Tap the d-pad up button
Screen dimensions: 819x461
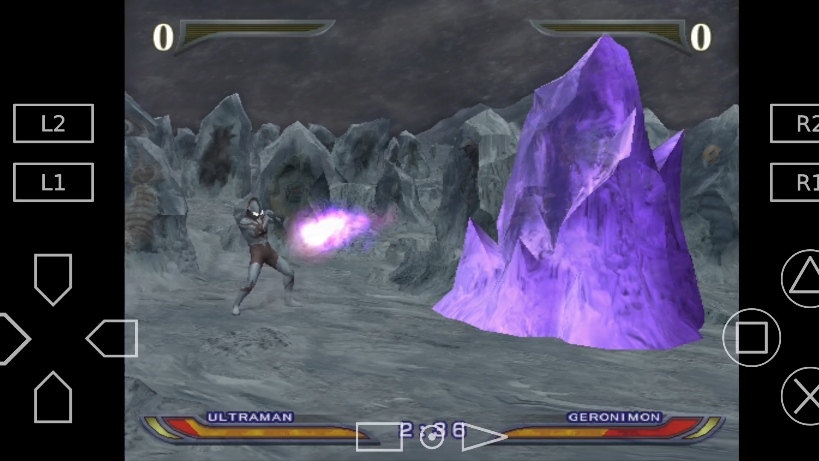pos(53,278)
